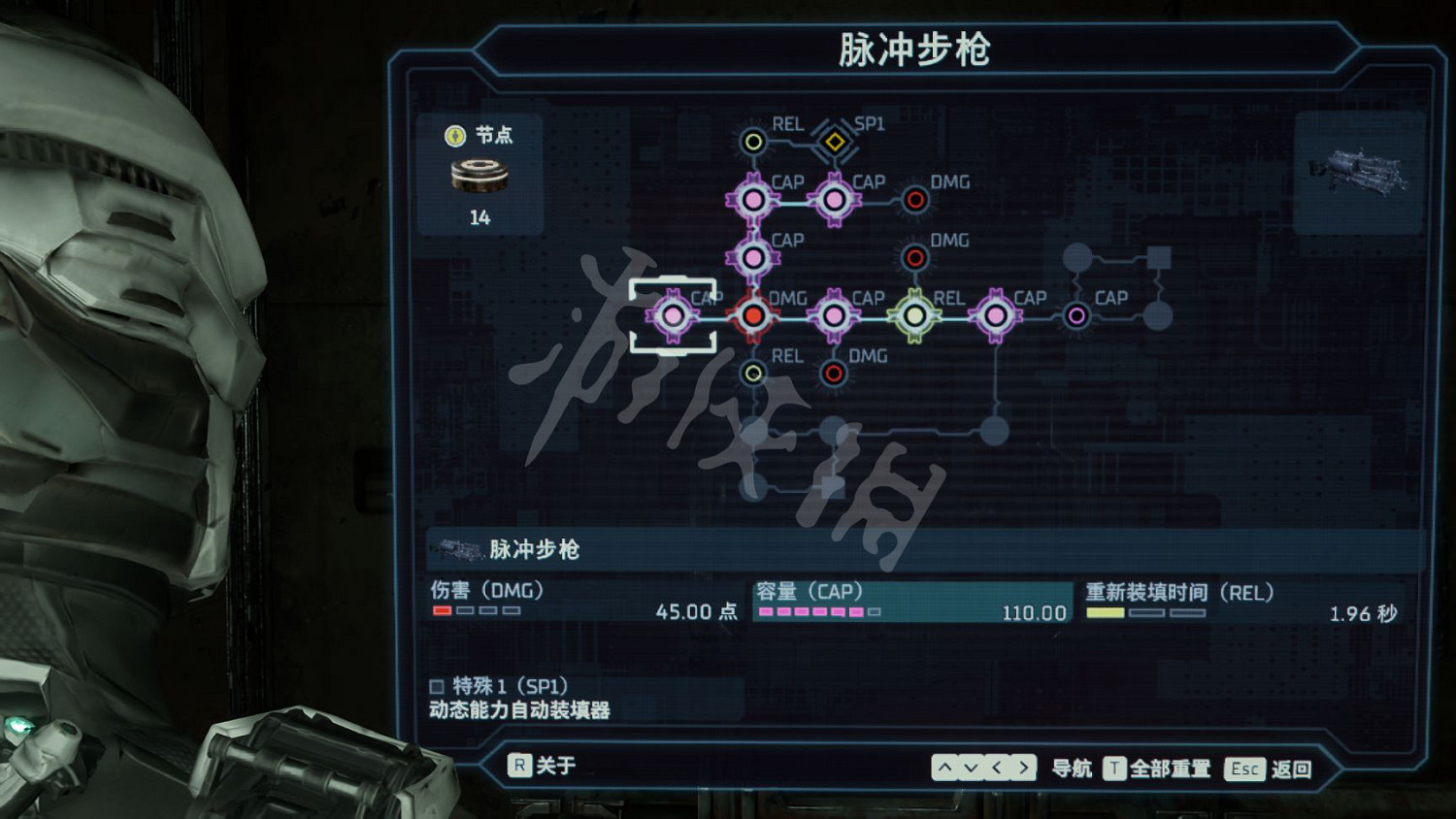Activate the SP1 diamond node at the top

point(833,143)
